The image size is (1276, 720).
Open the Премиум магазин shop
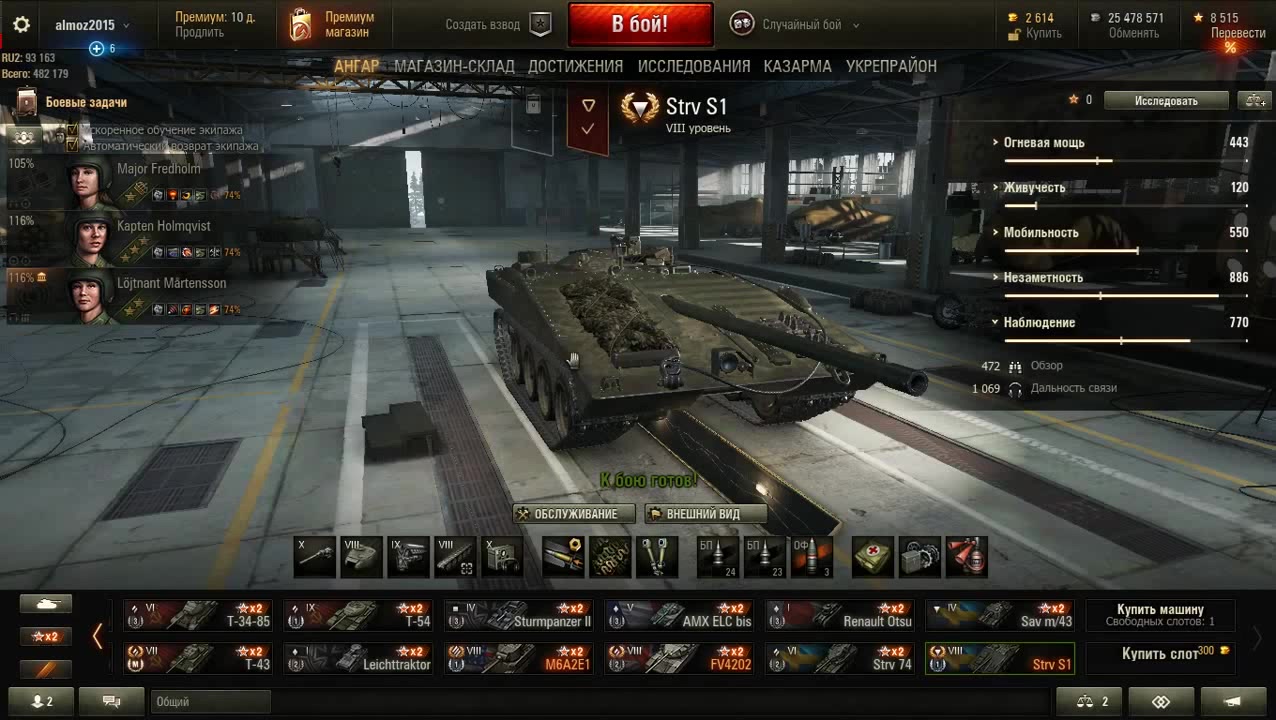(x=332, y=25)
